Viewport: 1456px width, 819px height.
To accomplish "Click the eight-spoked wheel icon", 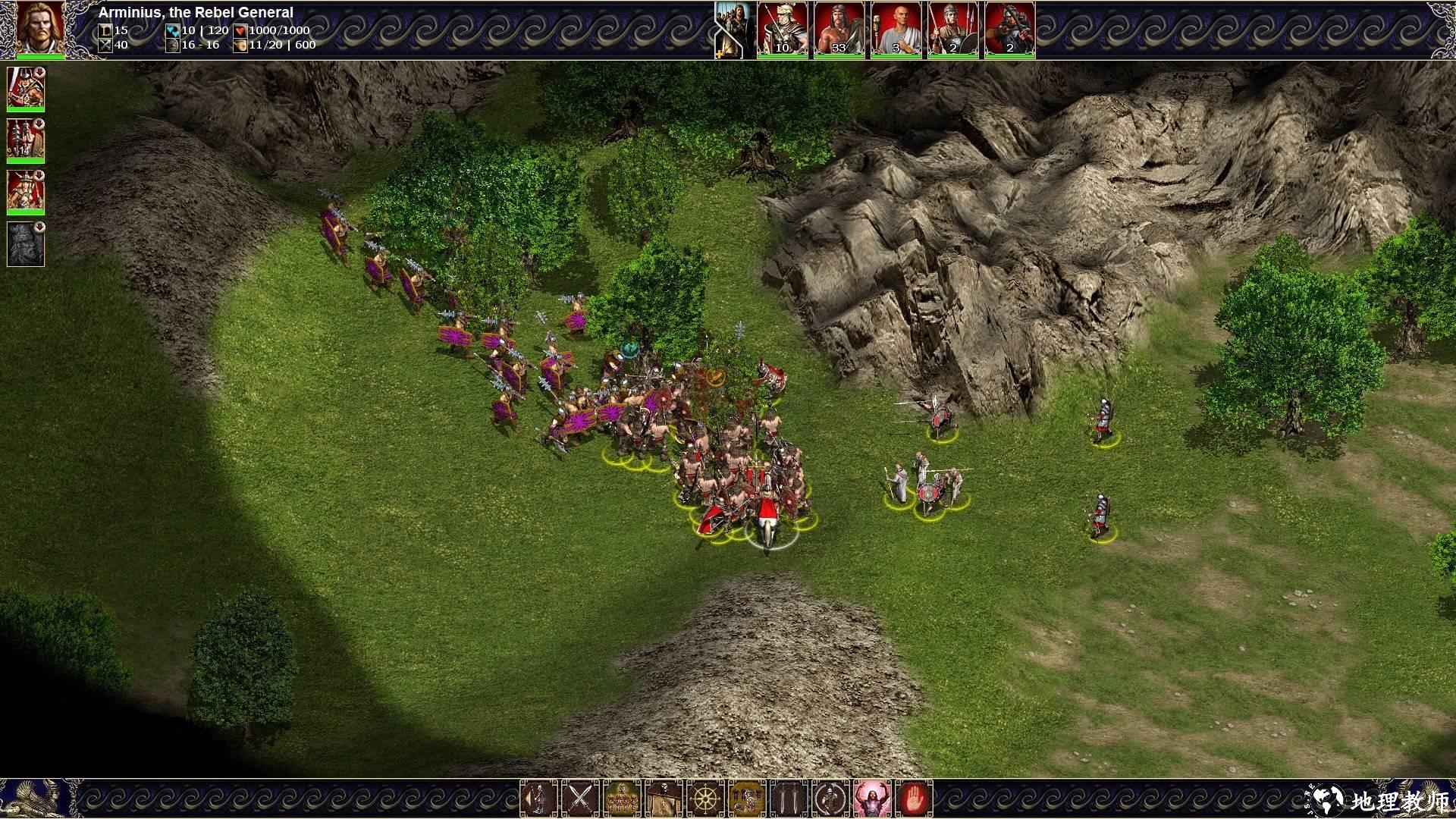I will pyautogui.click(x=705, y=799).
